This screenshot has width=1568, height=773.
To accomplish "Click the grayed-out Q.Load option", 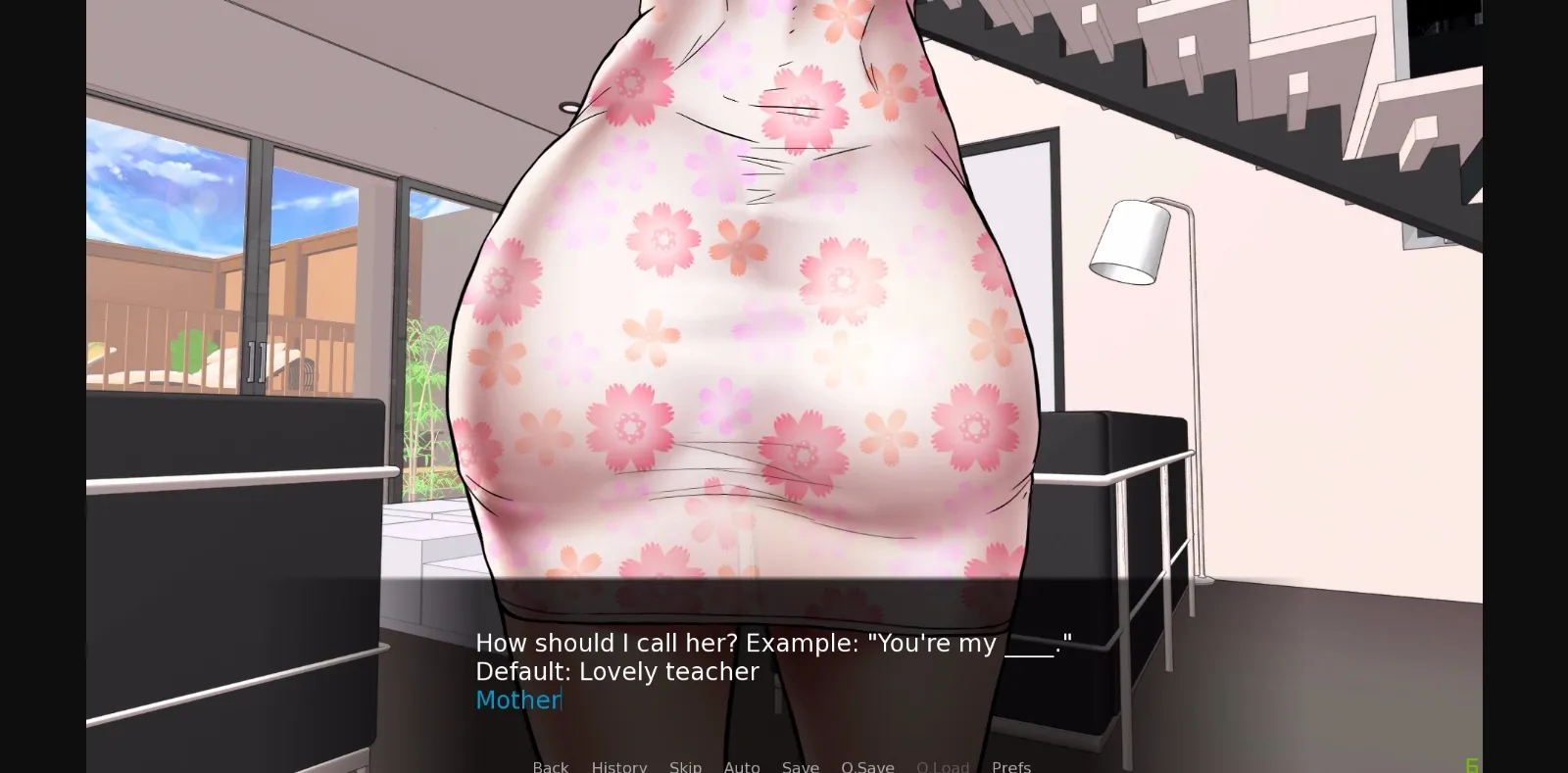I will click(x=943, y=767).
